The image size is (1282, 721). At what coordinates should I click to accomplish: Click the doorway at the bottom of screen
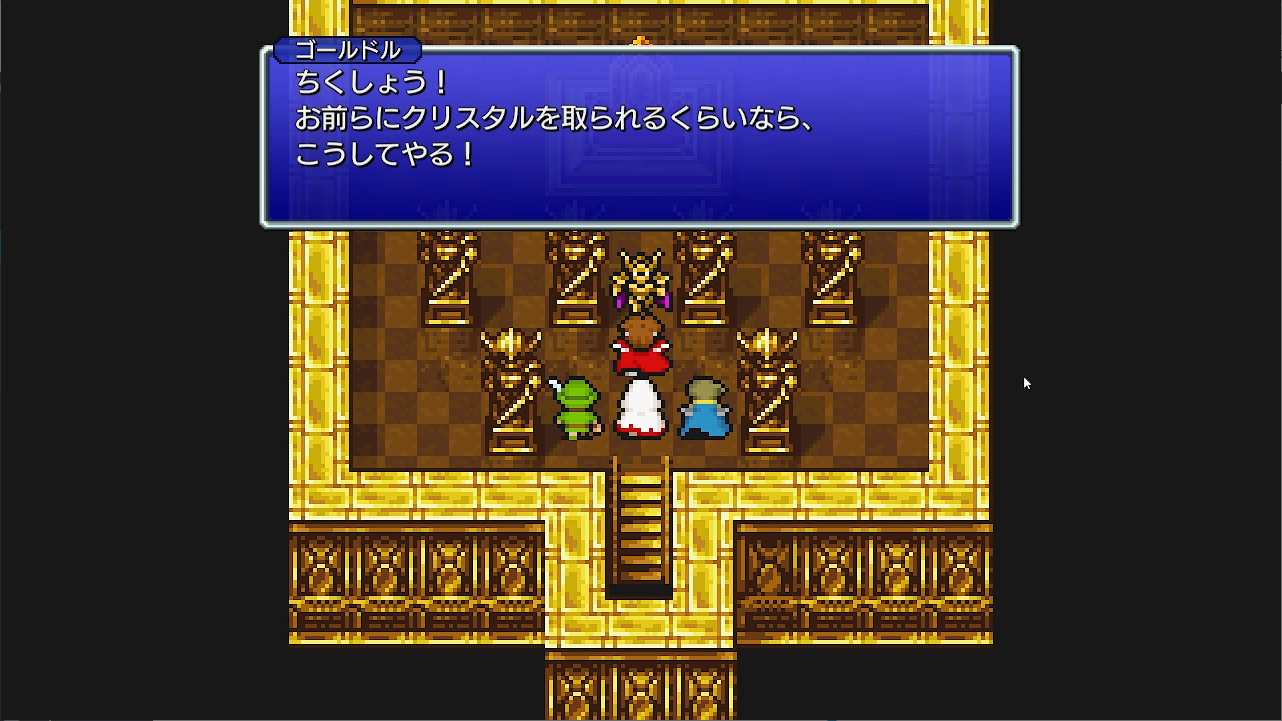point(640,690)
